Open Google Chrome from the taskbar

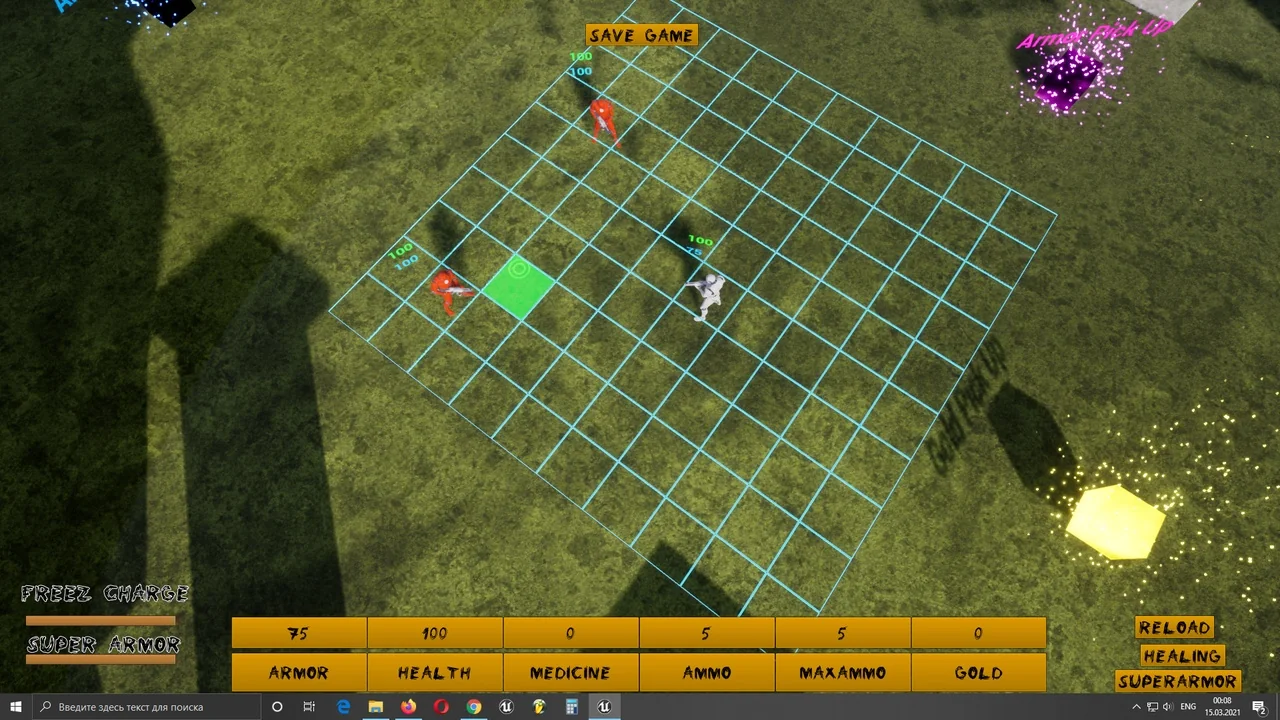(473, 707)
